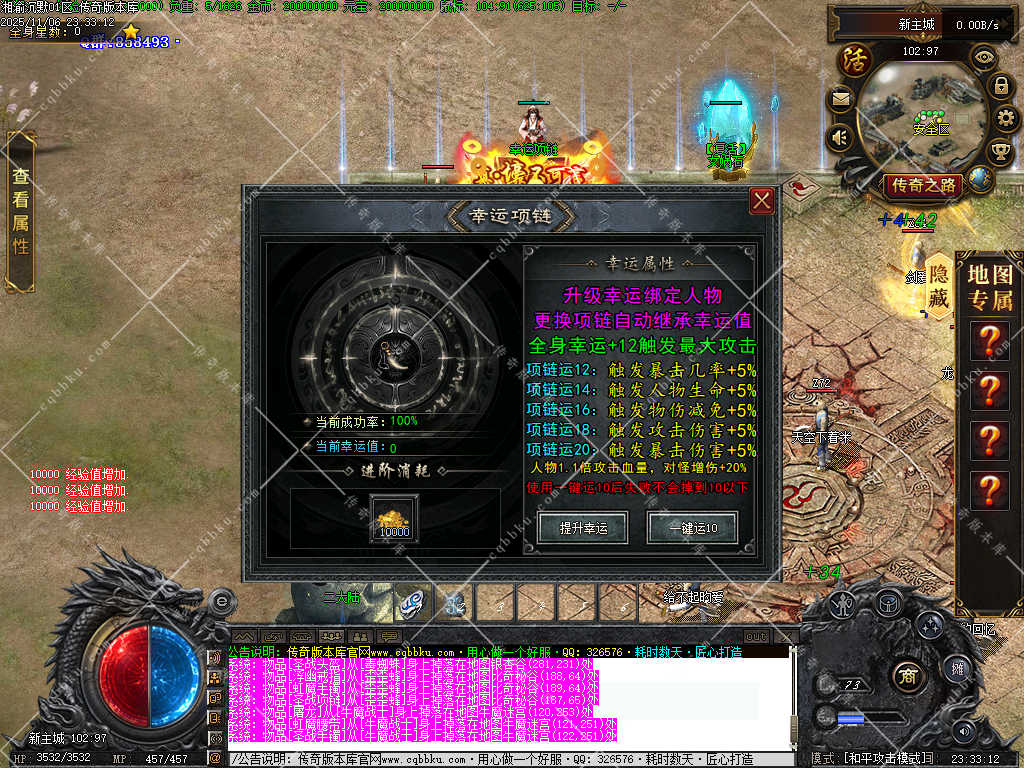The height and width of the screenshot is (768, 1024).
Task: Open the trophy ranking icon
Action: coord(999,152)
